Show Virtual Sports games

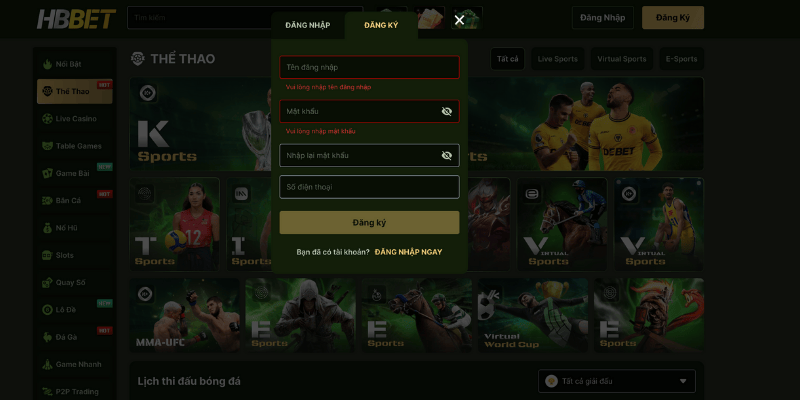pos(621,59)
